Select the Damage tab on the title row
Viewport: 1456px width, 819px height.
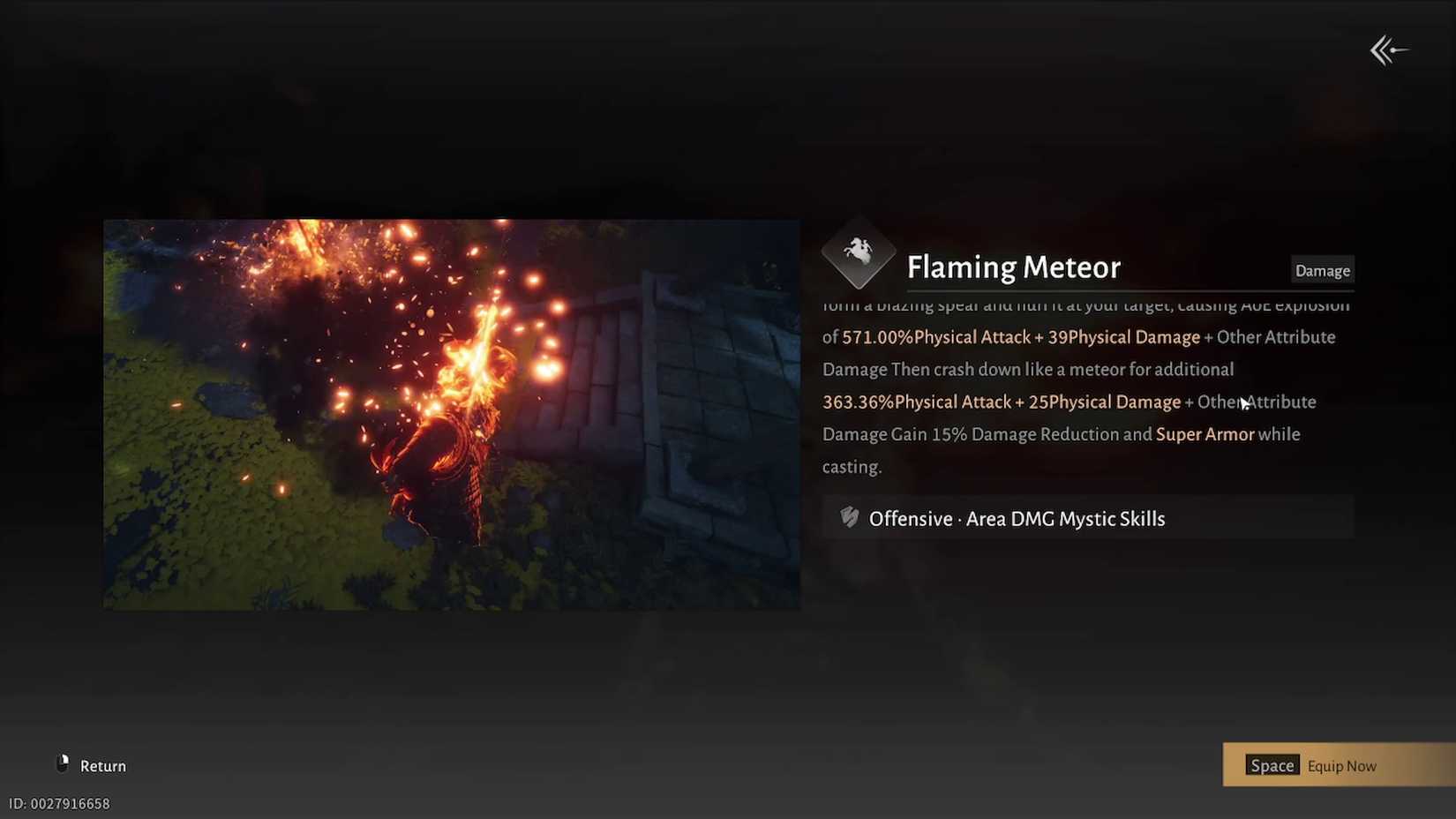coord(1322,270)
